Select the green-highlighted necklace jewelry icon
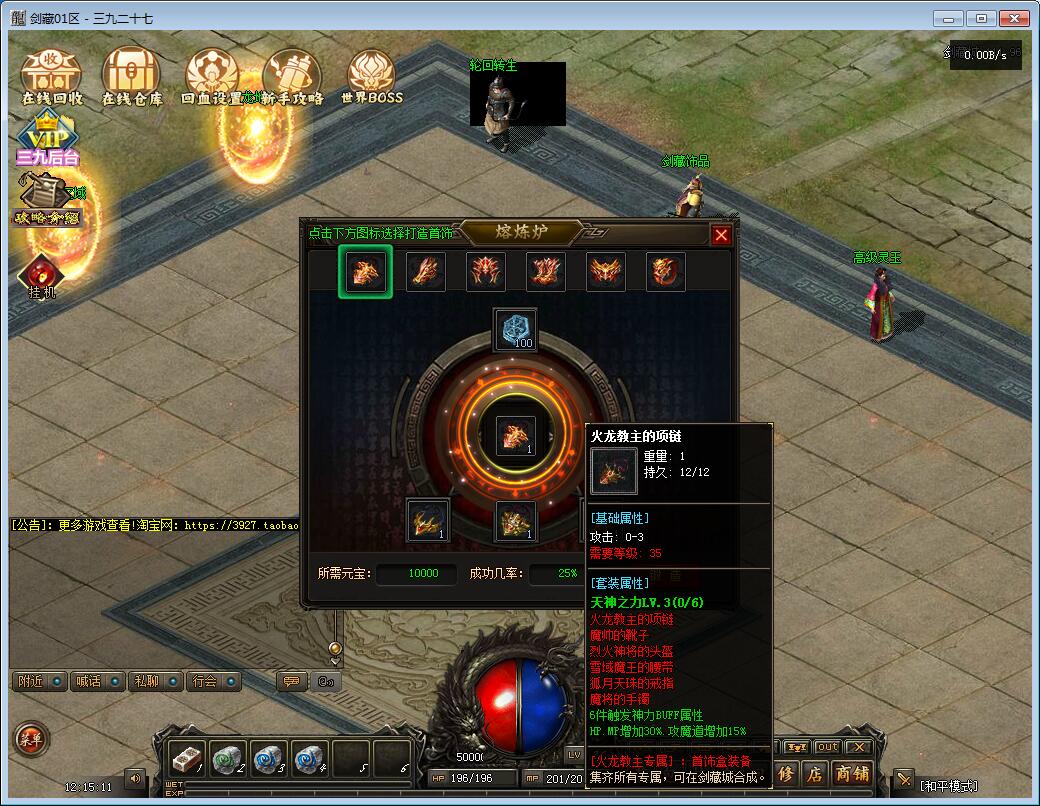 pyautogui.click(x=364, y=271)
